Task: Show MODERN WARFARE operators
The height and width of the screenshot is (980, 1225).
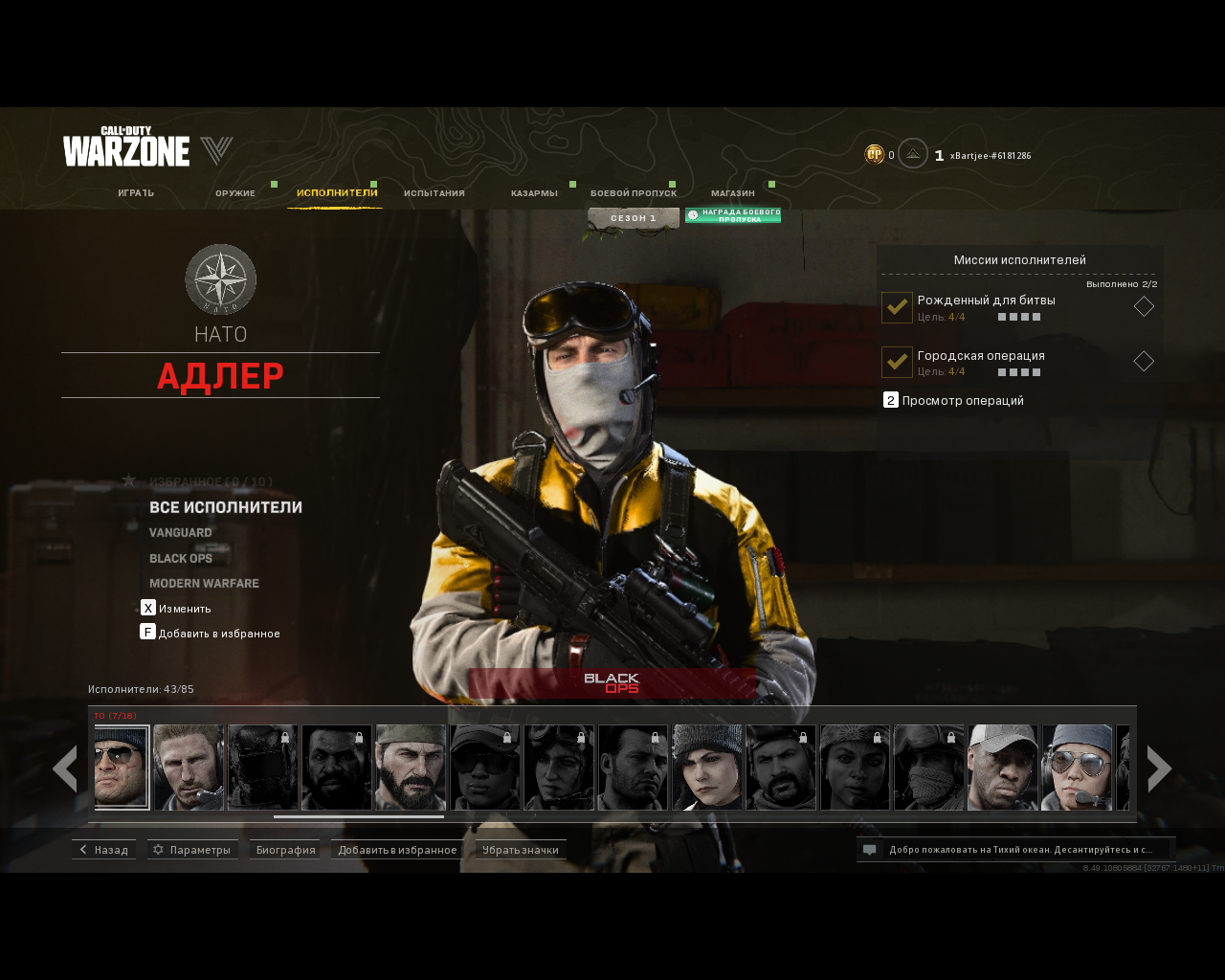Action: [x=204, y=584]
